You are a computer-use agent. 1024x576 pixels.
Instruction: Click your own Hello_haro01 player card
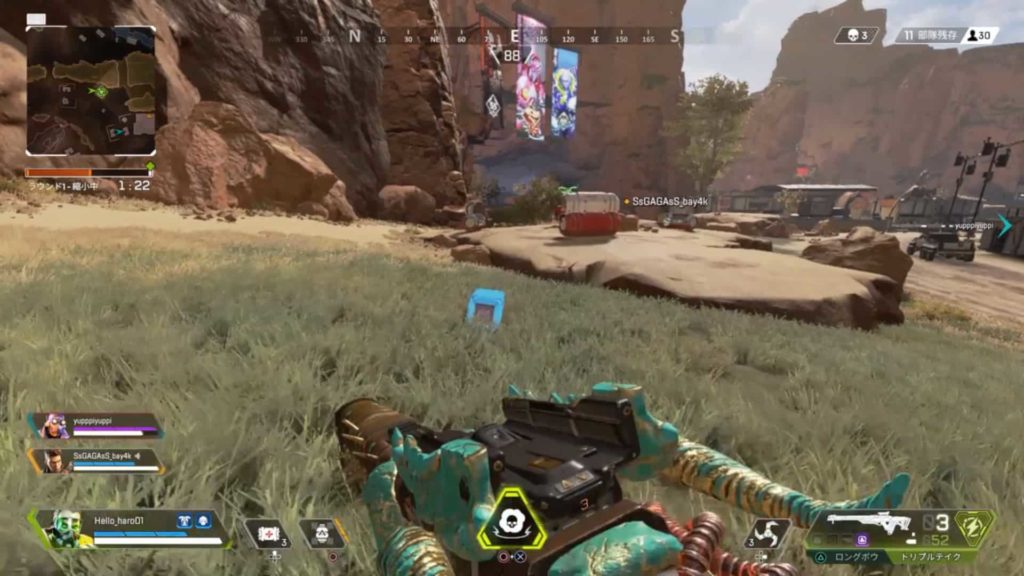click(x=130, y=527)
